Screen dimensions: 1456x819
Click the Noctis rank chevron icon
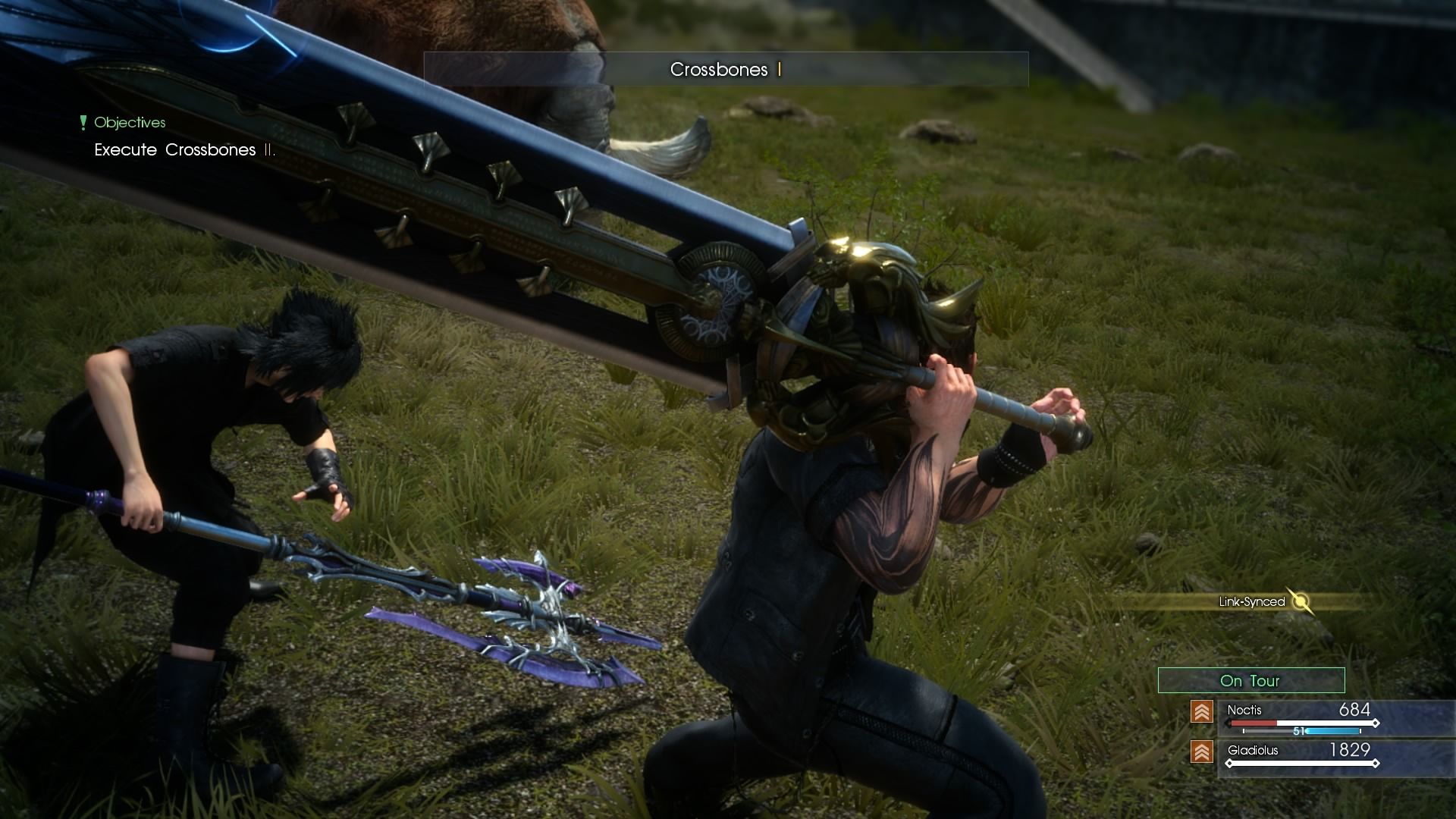click(1202, 711)
